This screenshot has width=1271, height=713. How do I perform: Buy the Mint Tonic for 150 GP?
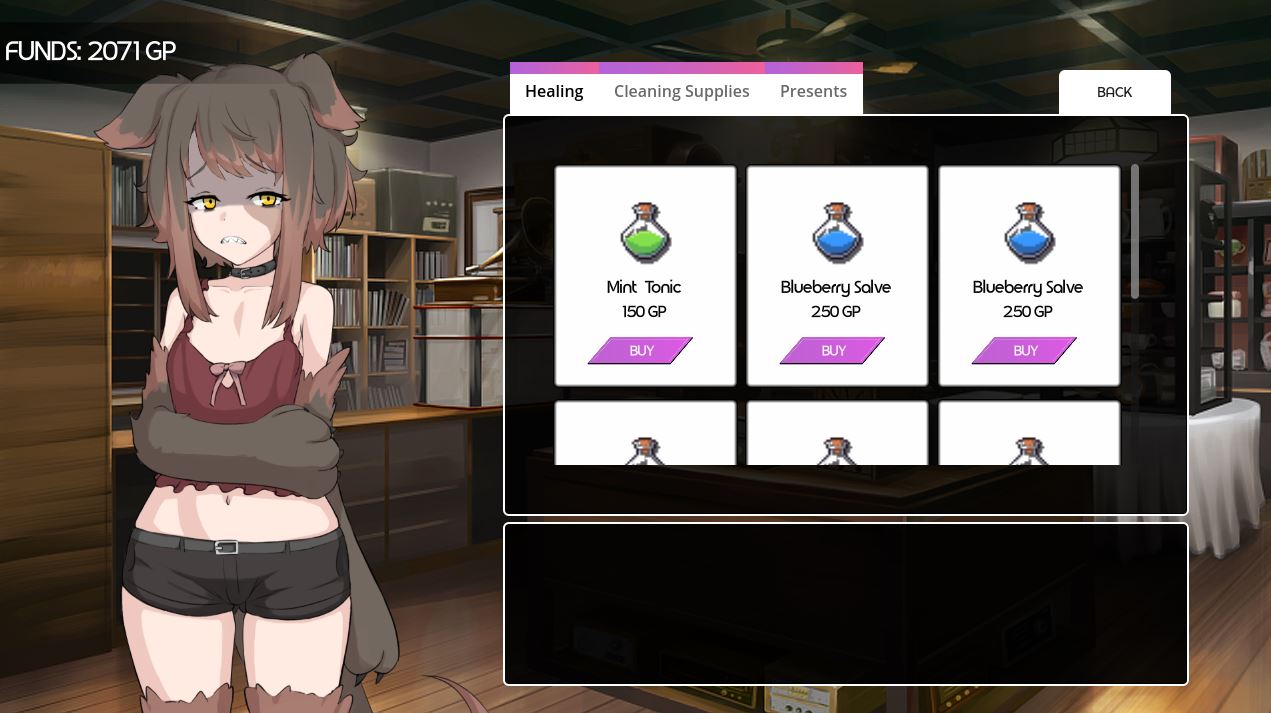[x=641, y=350]
